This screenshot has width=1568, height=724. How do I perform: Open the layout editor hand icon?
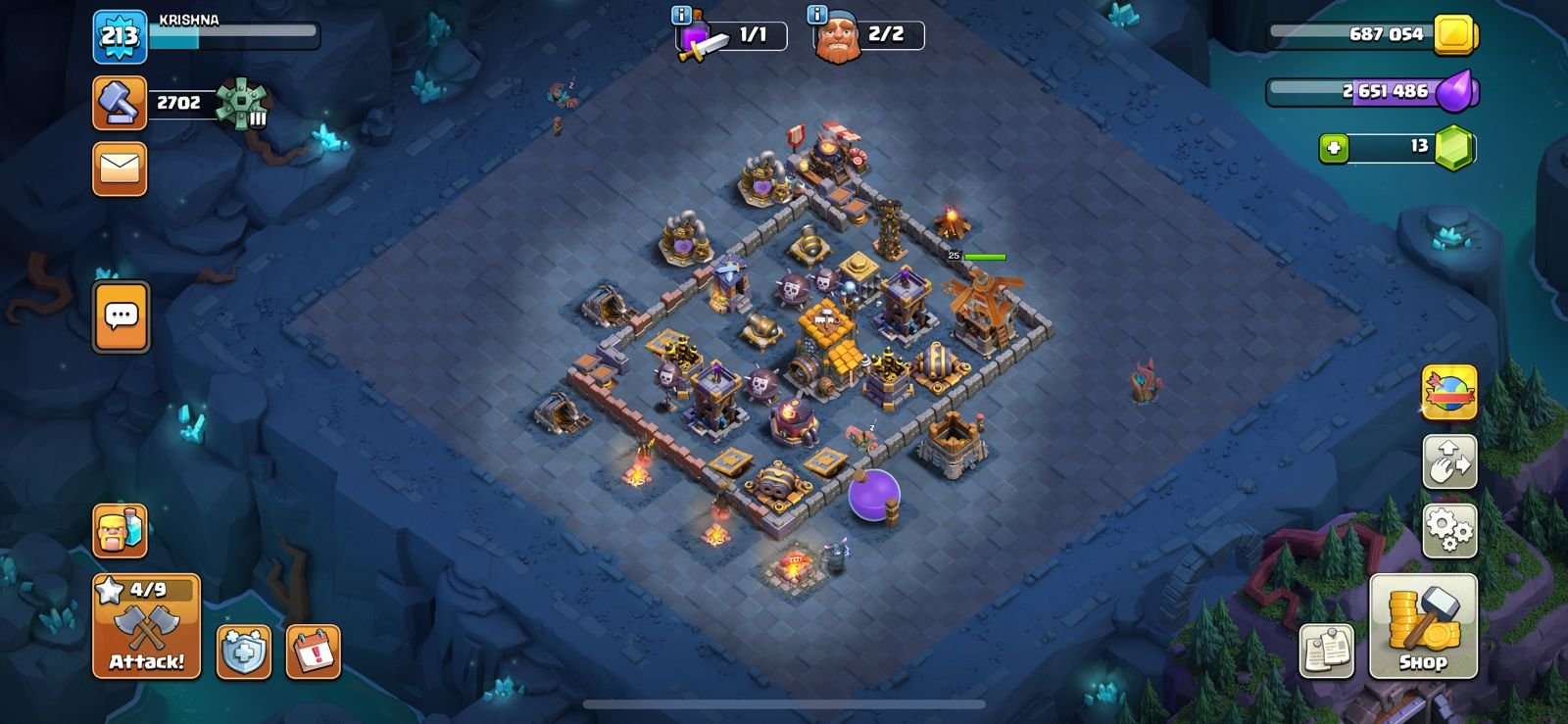tap(1449, 461)
